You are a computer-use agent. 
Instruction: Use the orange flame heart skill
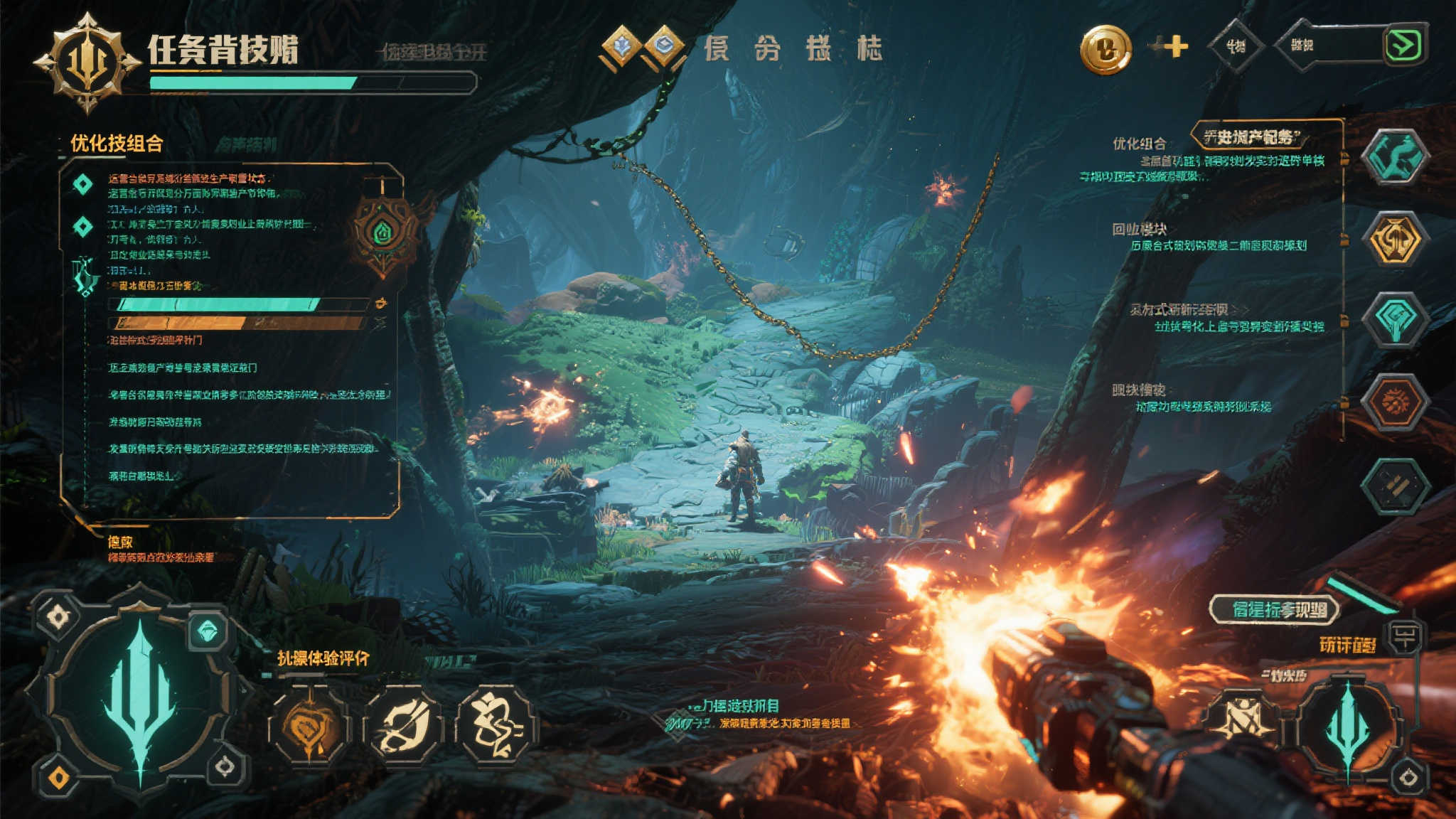tap(308, 727)
